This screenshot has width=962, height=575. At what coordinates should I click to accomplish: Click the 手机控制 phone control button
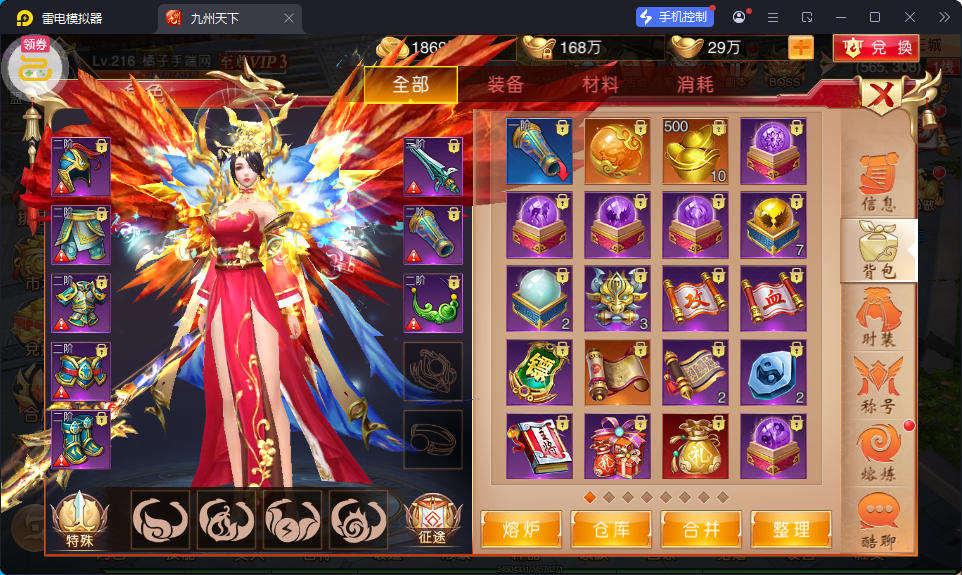click(x=675, y=17)
